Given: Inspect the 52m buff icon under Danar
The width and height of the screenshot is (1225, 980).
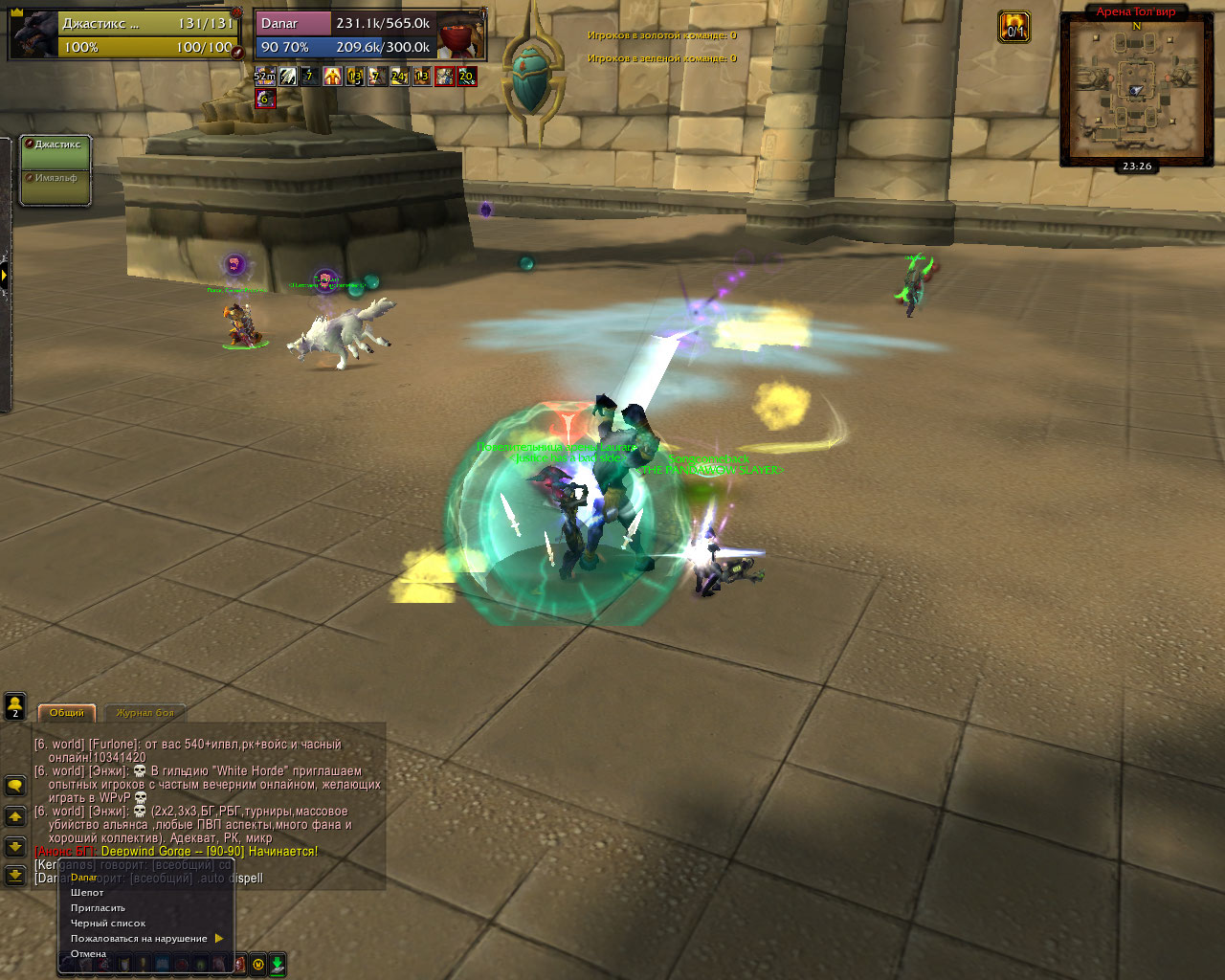Looking at the screenshot, I should point(265,76).
